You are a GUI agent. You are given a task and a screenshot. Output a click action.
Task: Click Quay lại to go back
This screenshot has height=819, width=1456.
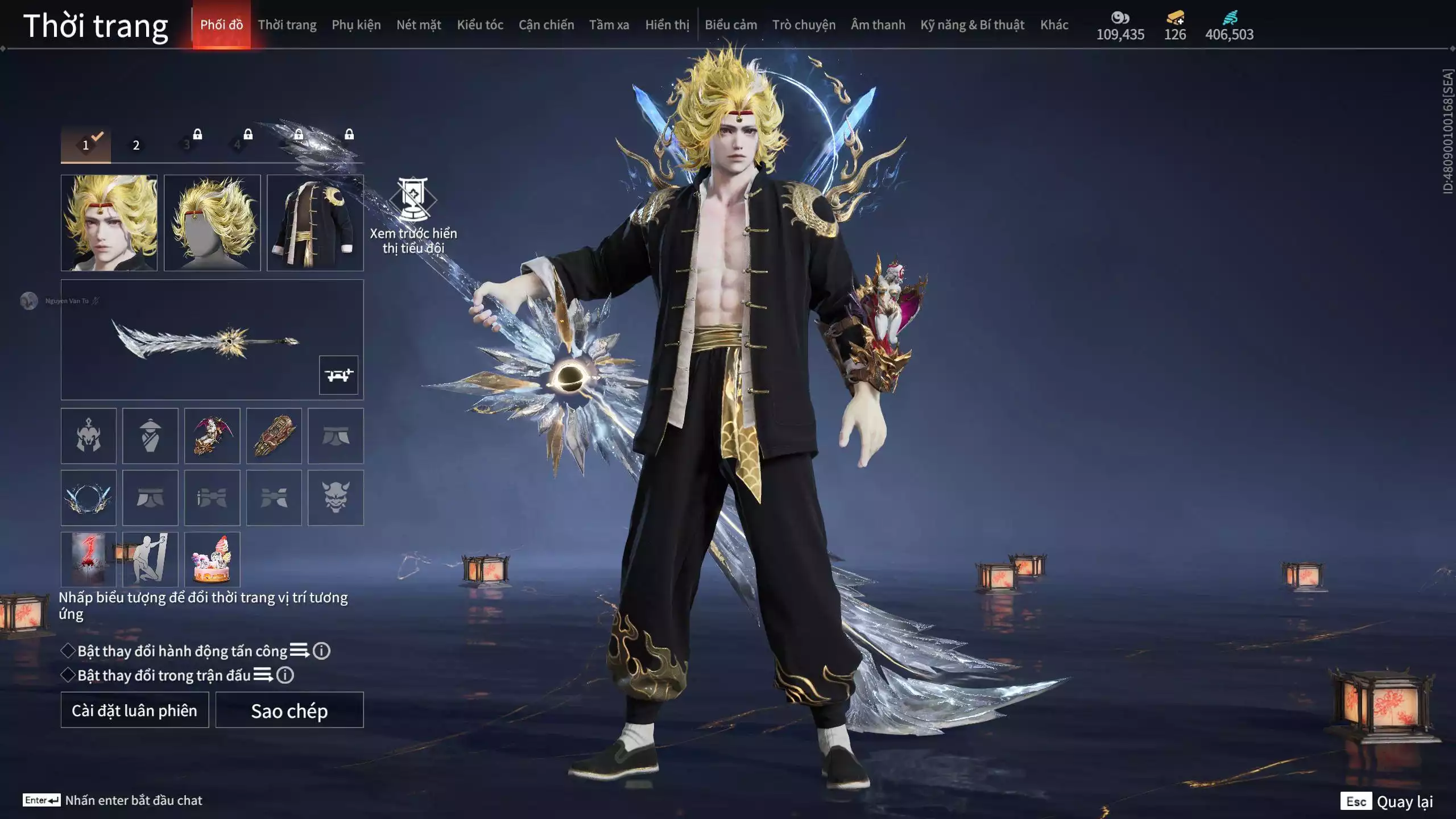click(1404, 801)
